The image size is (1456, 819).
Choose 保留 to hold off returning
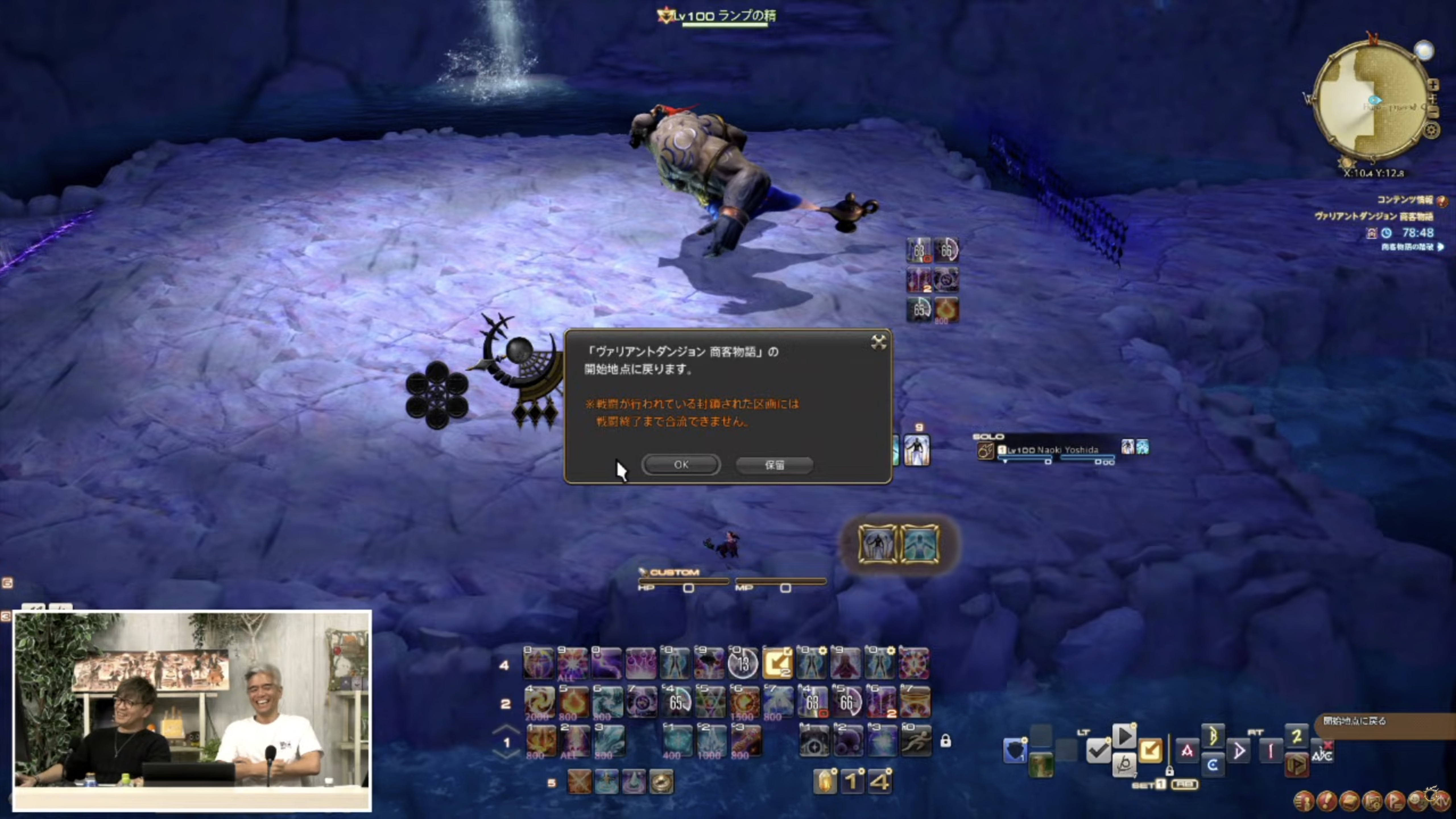pos(774,465)
